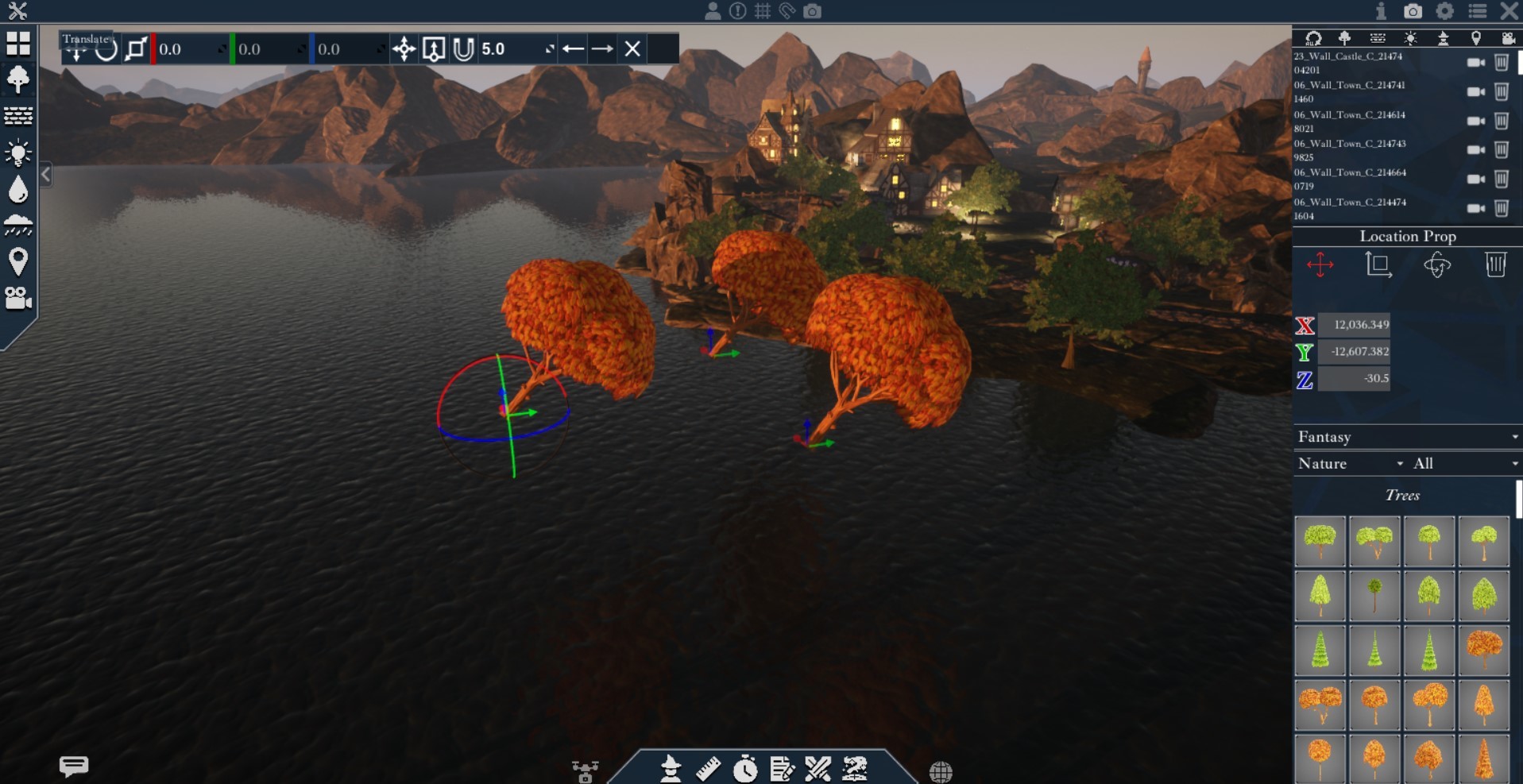Select the water droplet tool on left sidebar
Screen dimensions: 1523x784
pos(17,189)
